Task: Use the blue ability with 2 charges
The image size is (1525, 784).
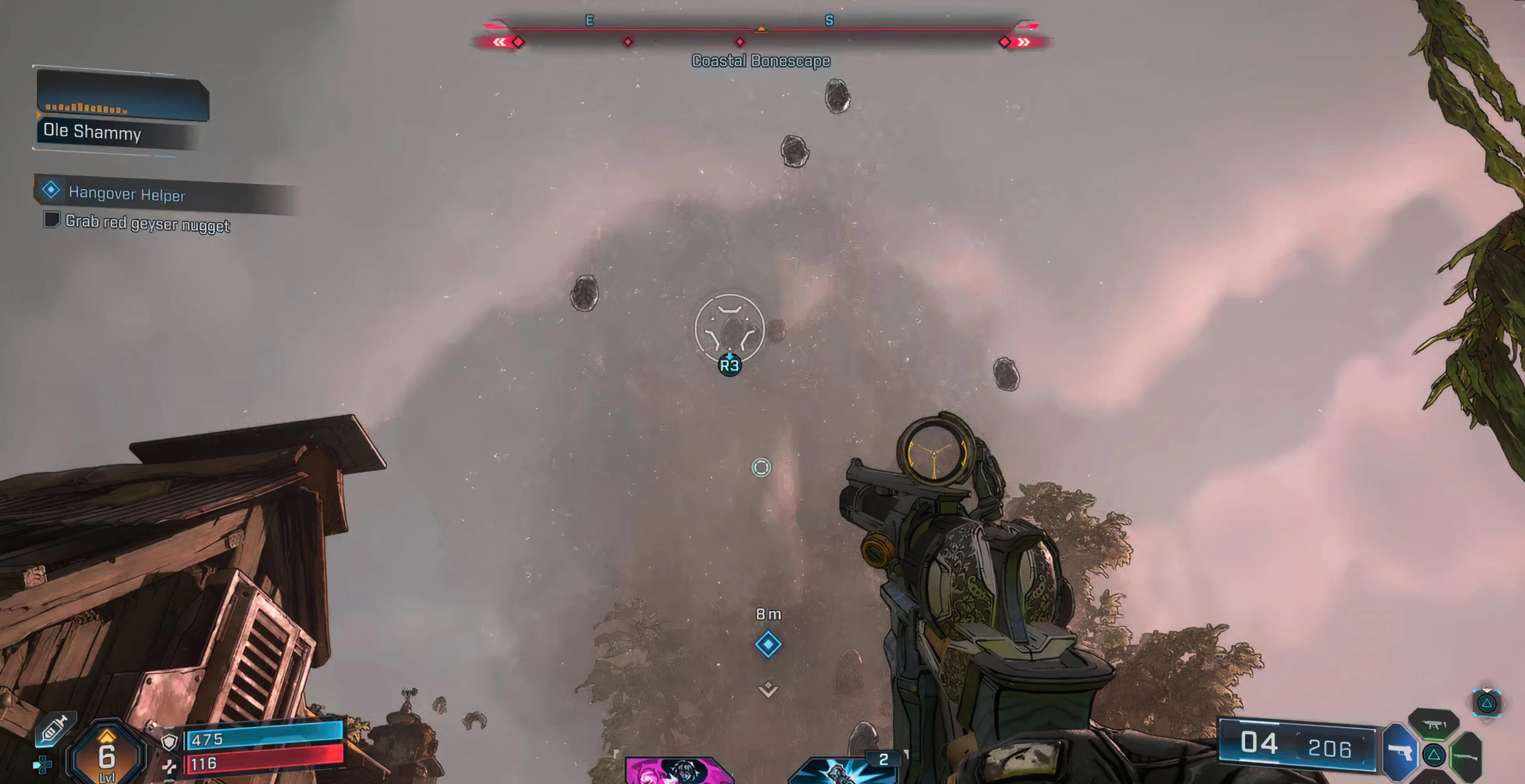Action: (845, 769)
